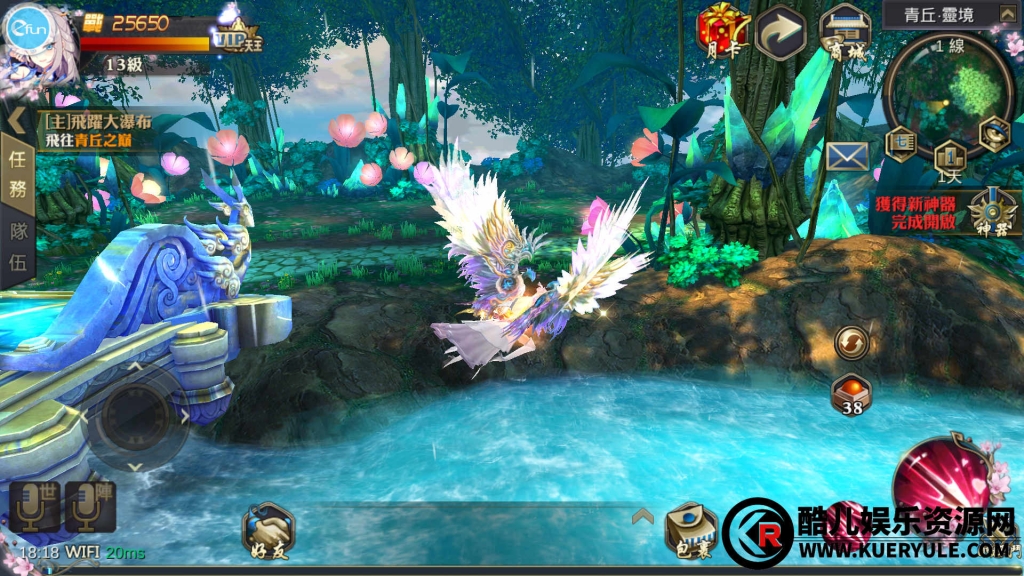The width and height of the screenshot is (1024, 576).
Task: Tap the curved arrow hexagon button
Action: pyautogui.click(x=781, y=32)
